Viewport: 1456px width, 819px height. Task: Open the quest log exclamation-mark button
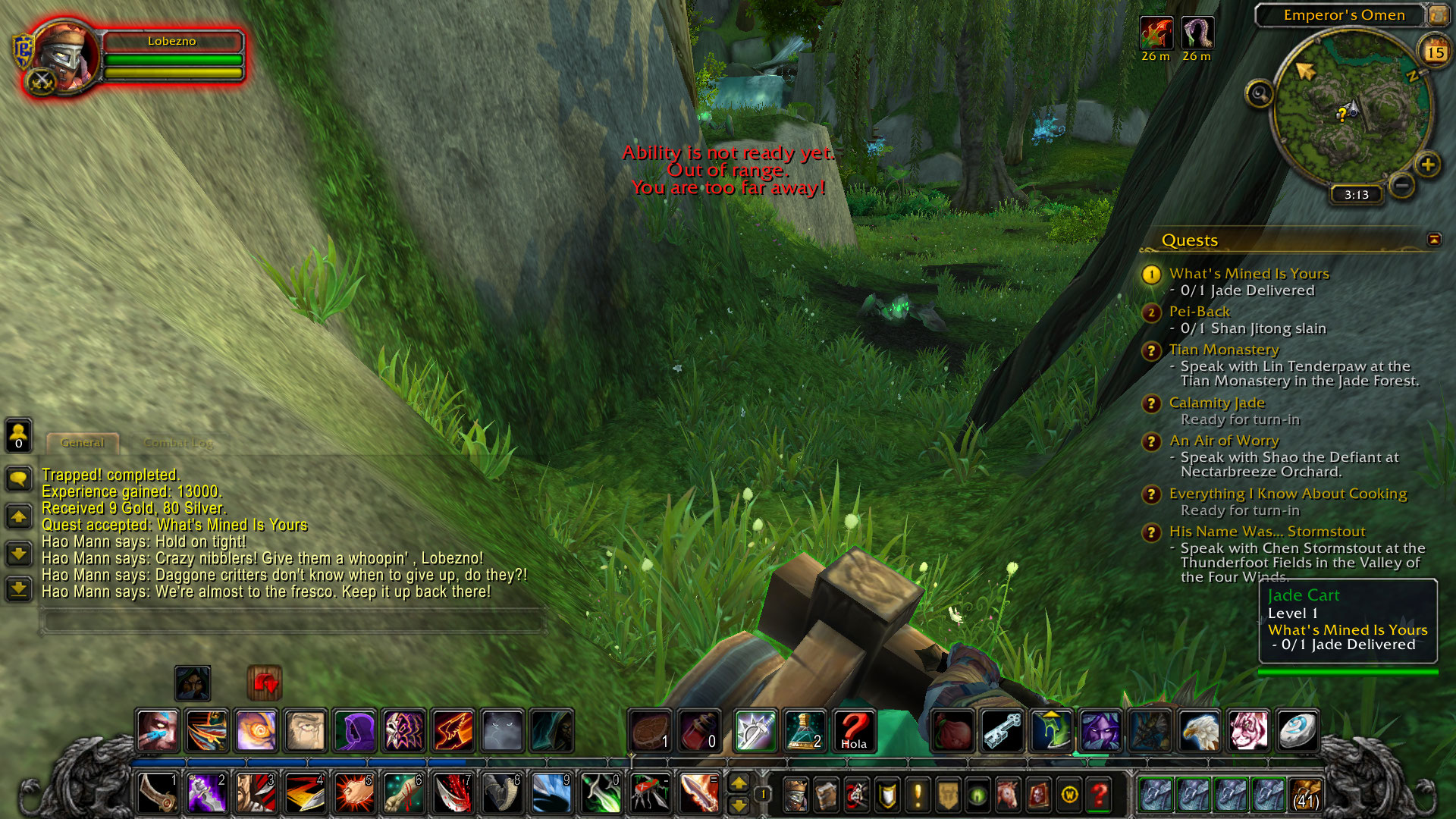coord(918,795)
